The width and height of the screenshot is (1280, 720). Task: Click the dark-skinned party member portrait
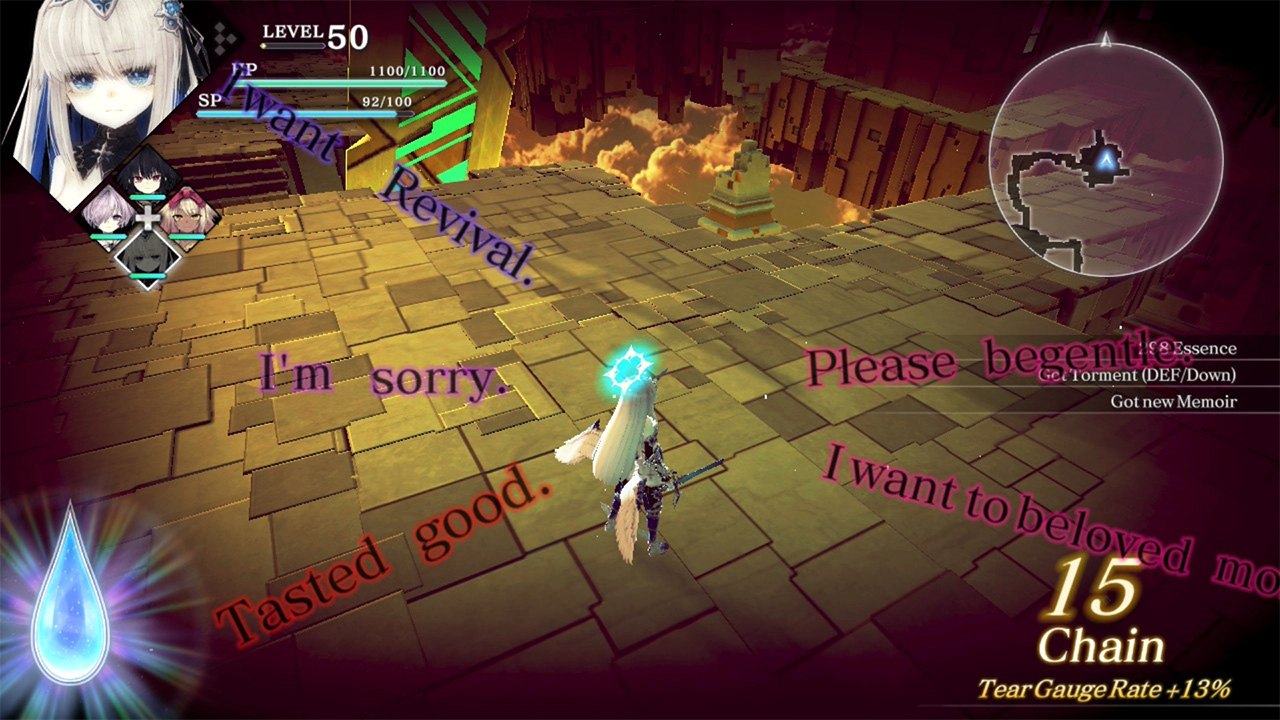pos(185,215)
